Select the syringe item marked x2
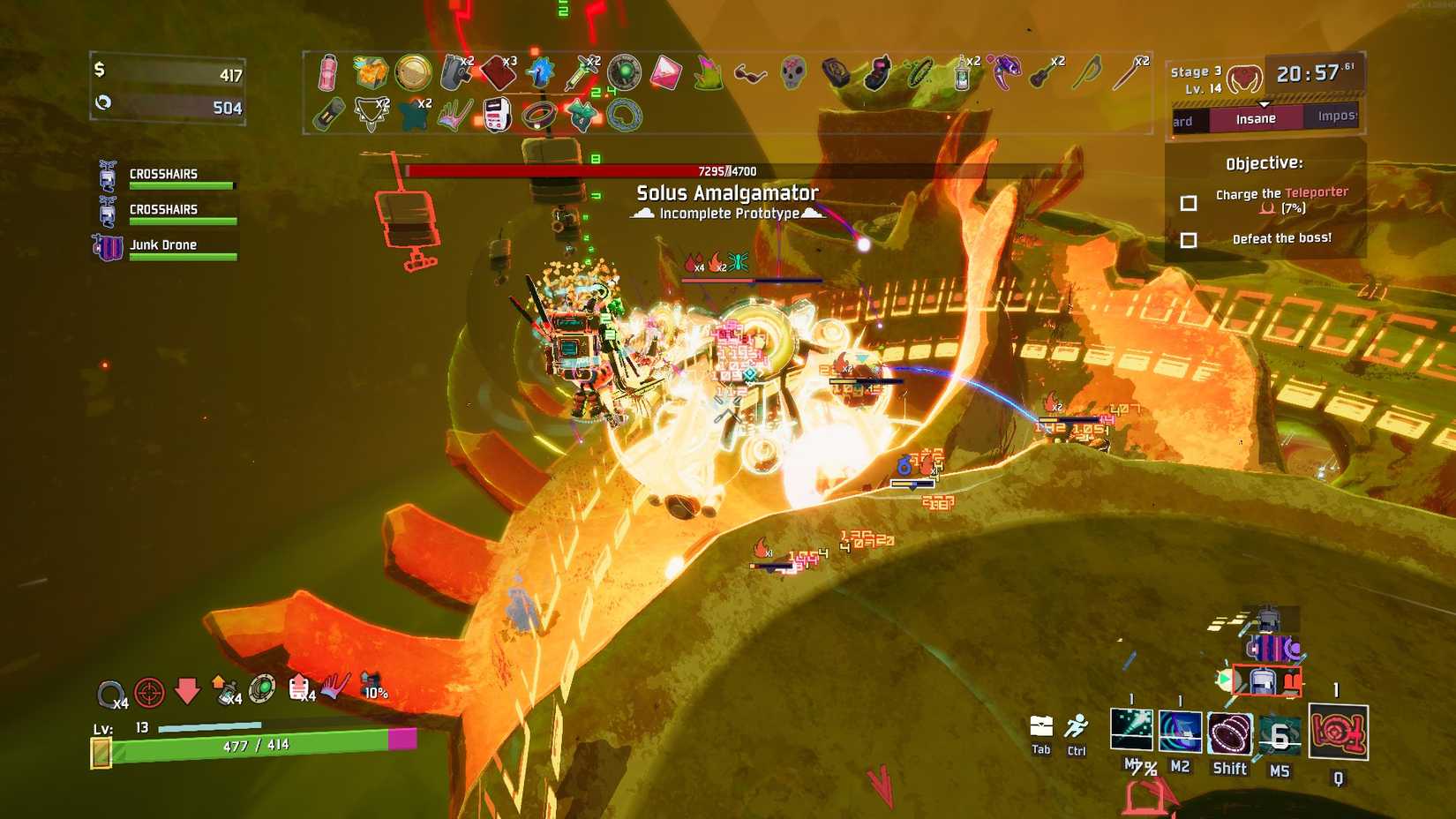Image resolution: width=1456 pixels, height=819 pixels. (x=578, y=72)
